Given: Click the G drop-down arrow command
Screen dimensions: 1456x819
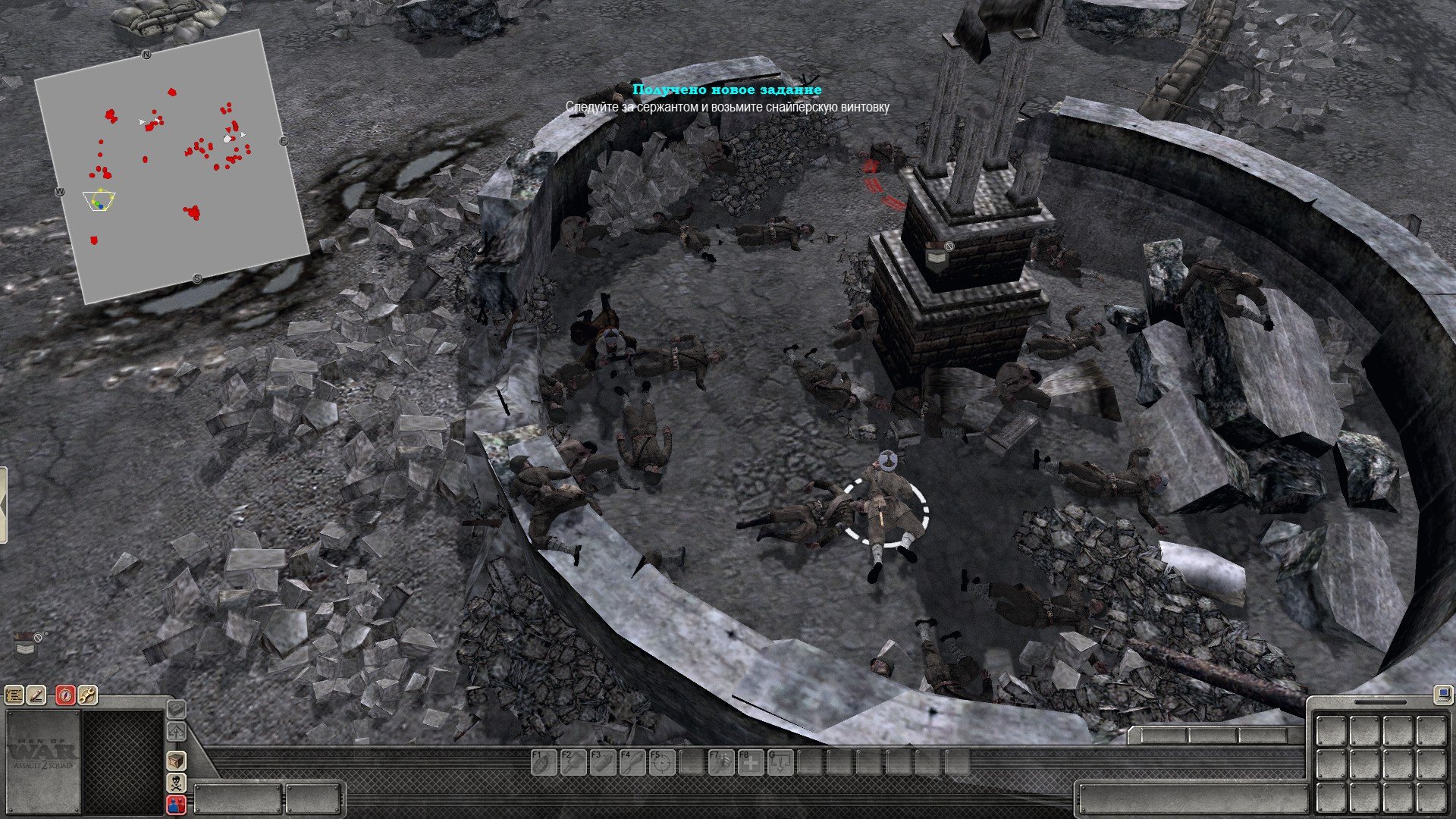Looking at the screenshot, I should coord(780,762).
